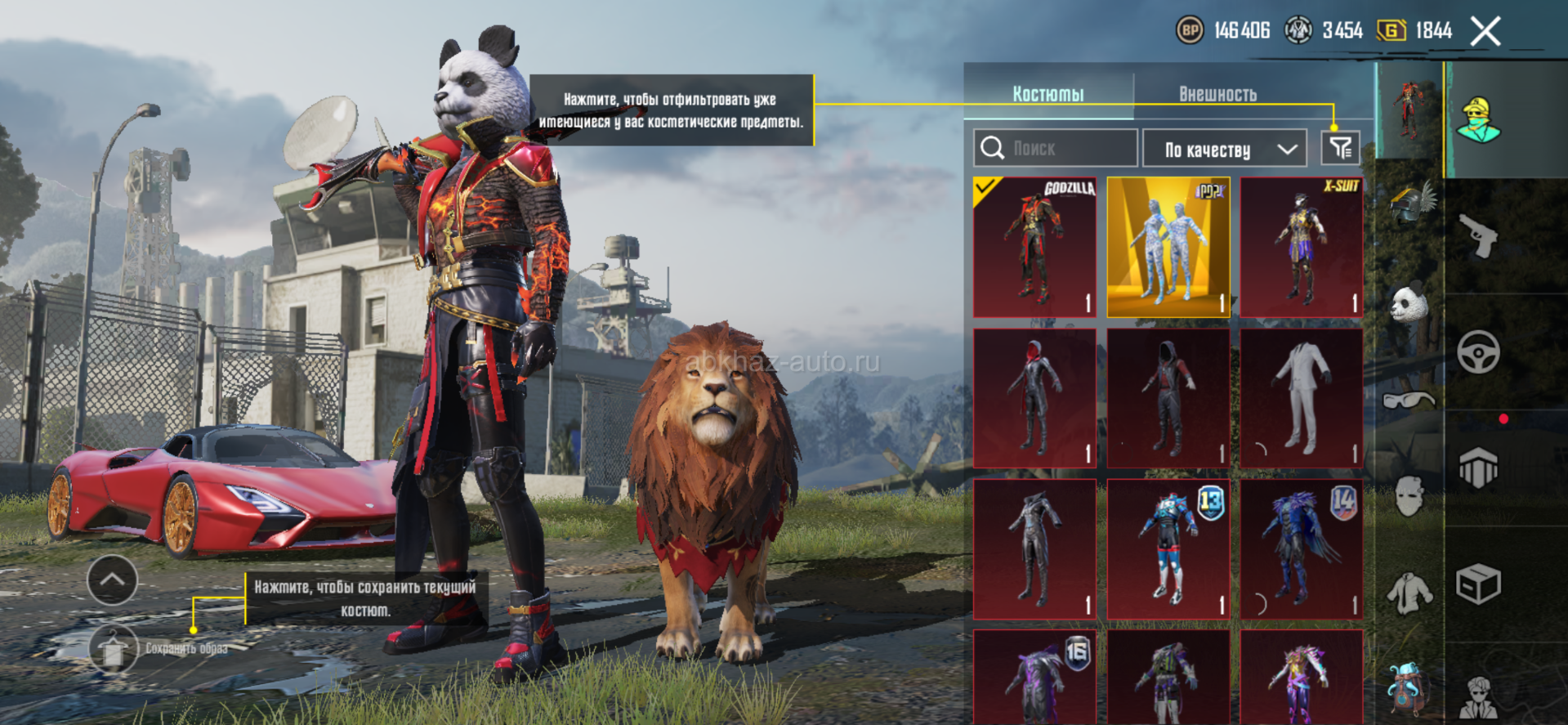Select the blue winged costume with 14 badge

[x=1301, y=548]
